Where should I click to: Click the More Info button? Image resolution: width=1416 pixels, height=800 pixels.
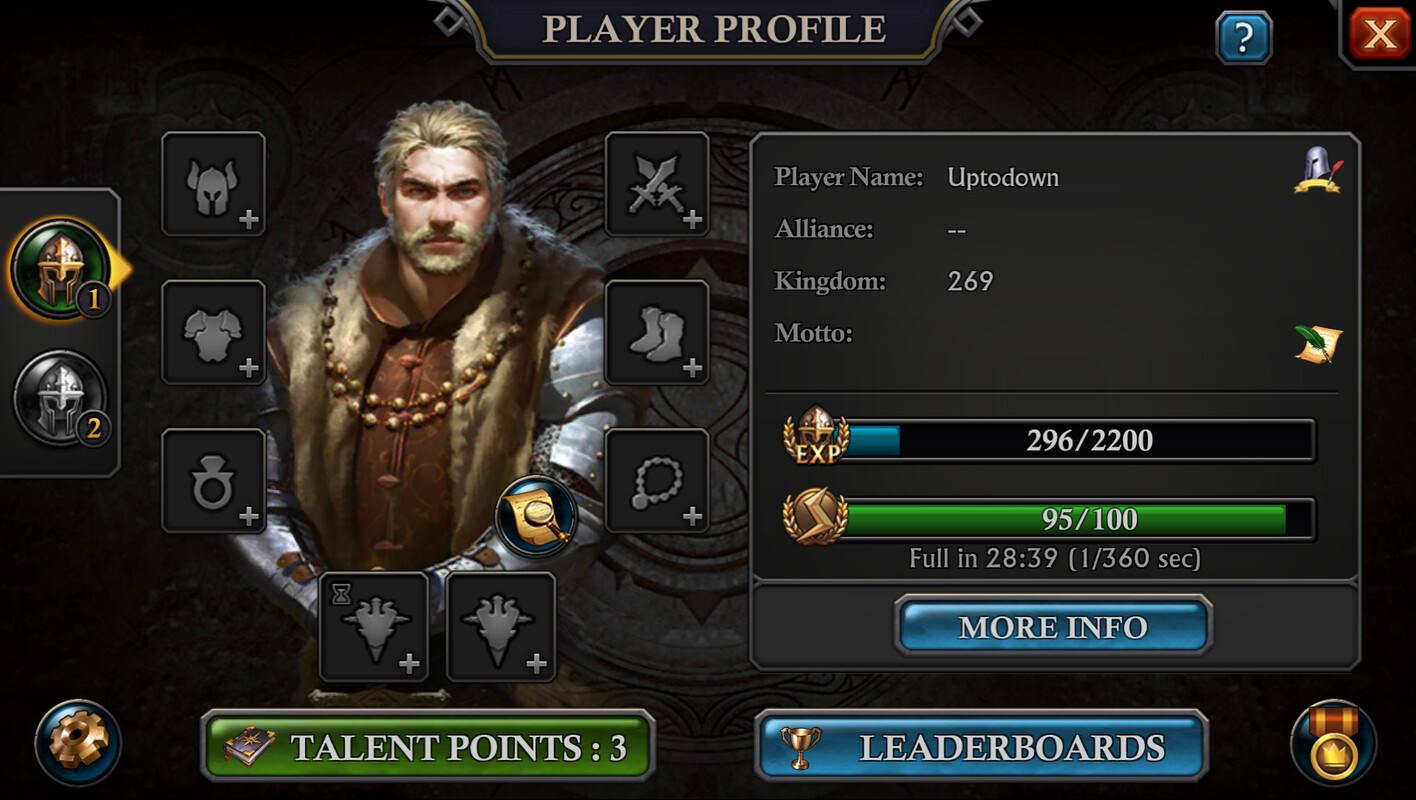point(1053,627)
